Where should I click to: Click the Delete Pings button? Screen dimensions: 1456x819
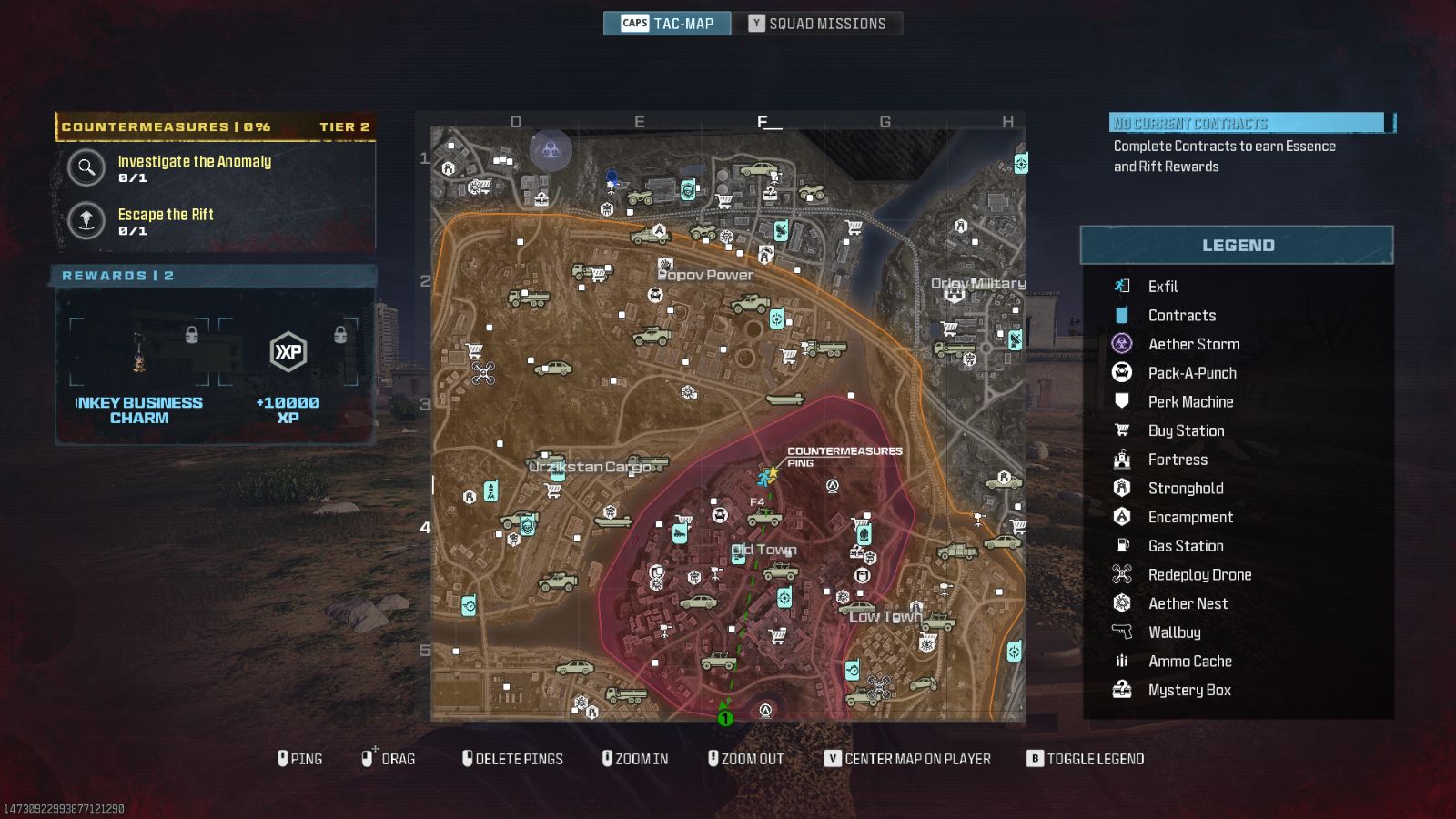(x=512, y=758)
